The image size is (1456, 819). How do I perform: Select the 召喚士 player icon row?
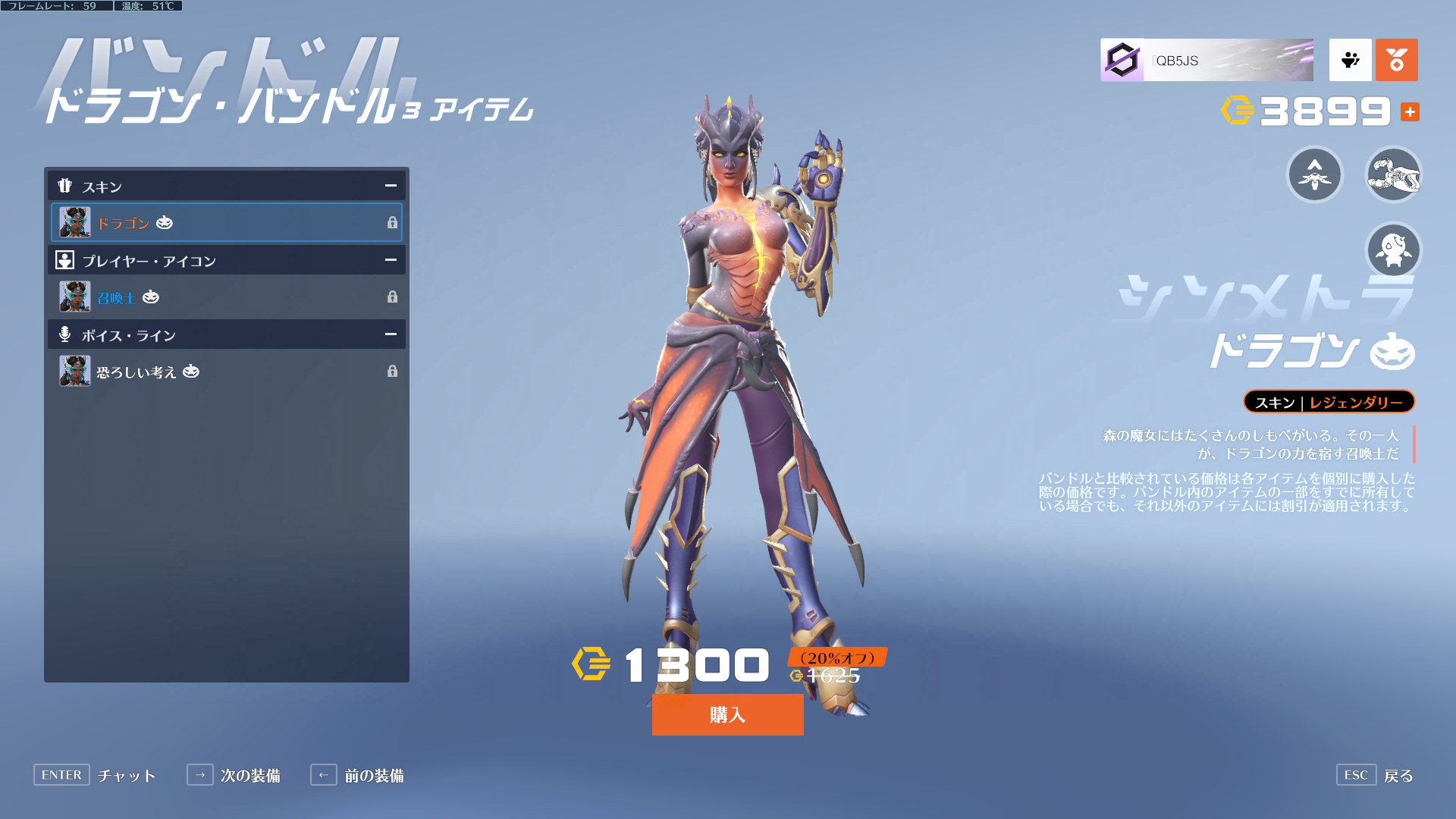pyautogui.click(x=226, y=297)
